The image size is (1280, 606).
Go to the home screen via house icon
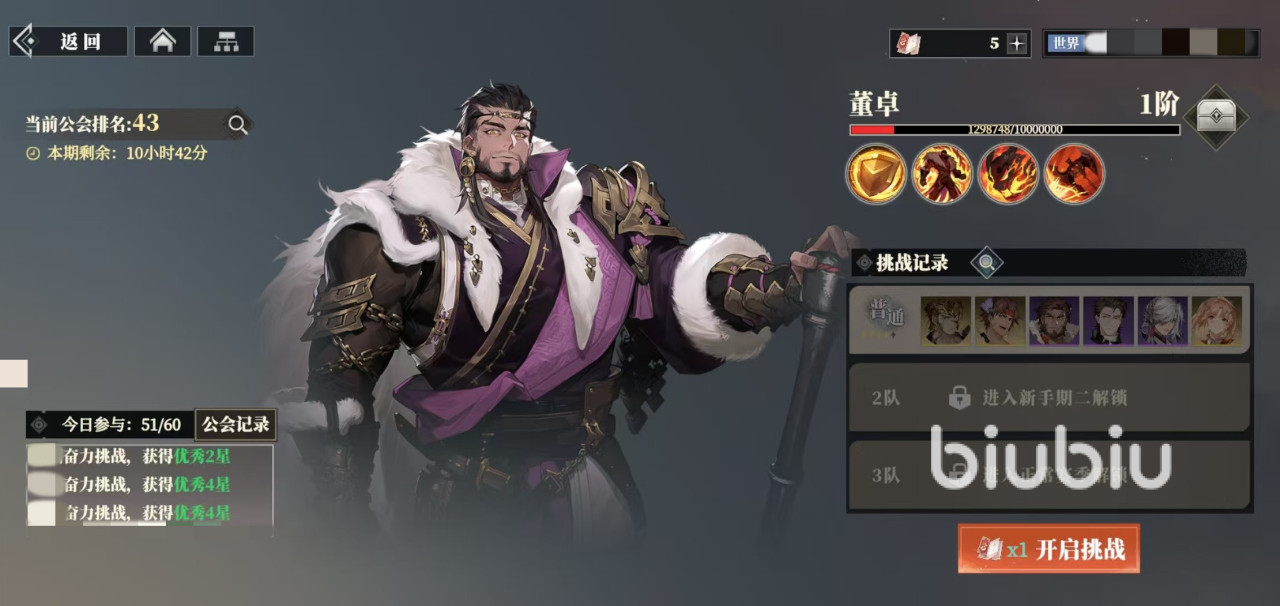(162, 42)
